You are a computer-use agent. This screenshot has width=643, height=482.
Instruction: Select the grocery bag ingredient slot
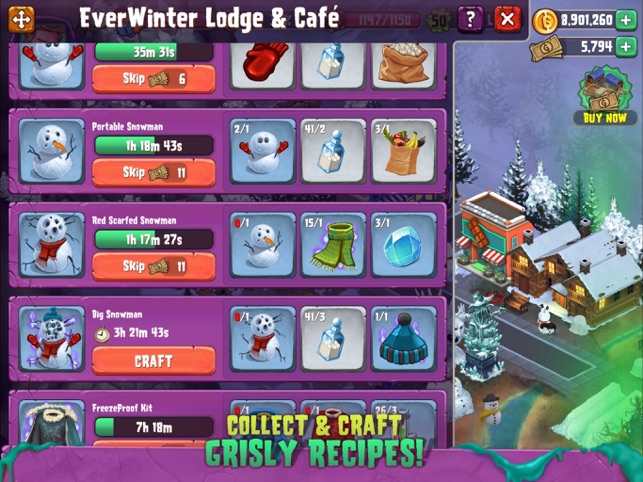point(403,151)
